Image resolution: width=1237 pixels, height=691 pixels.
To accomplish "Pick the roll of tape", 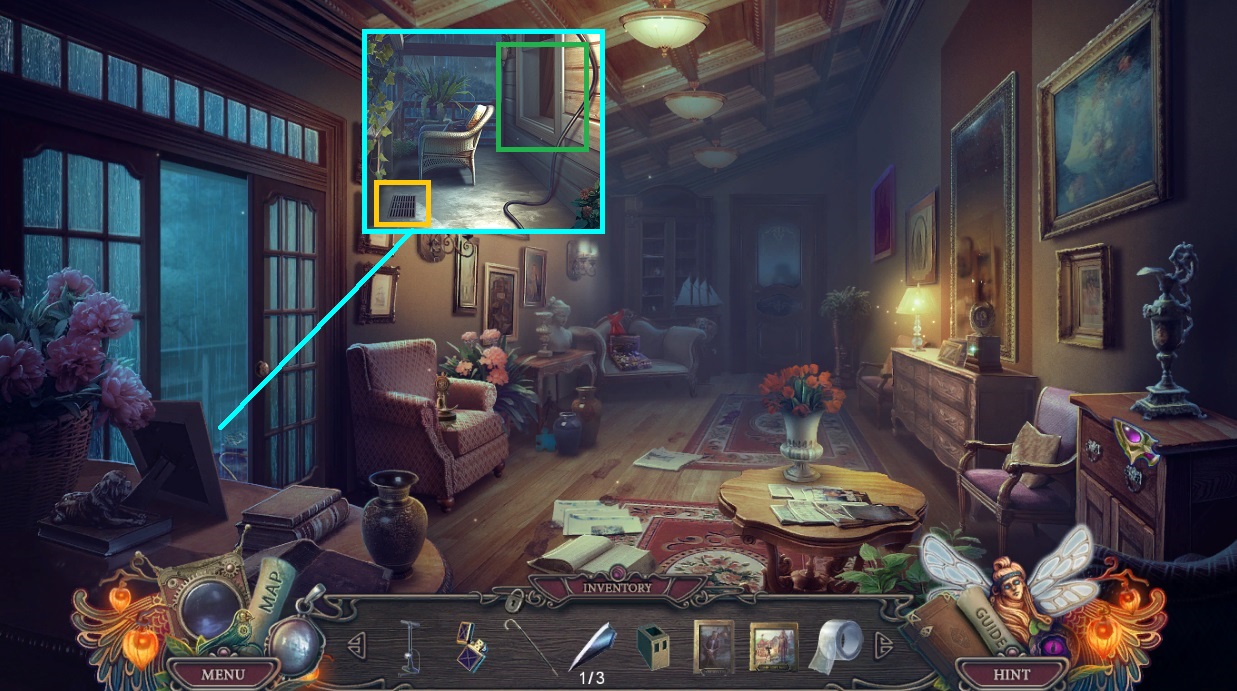I will (x=836, y=645).
